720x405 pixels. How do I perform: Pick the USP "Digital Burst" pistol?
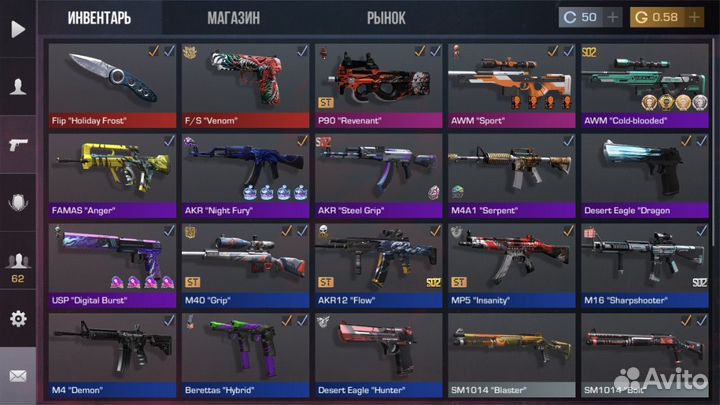coord(112,264)
